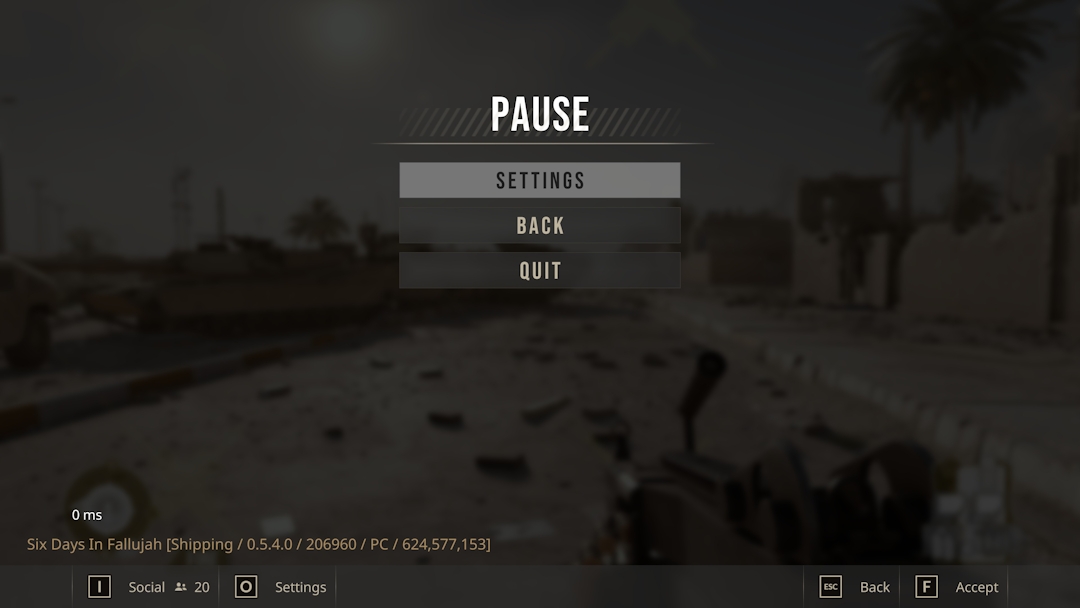The height and width of the screenshot is (608, 1080).
Task: Click Settings in the bottom bar
Action: coord(281,587)
